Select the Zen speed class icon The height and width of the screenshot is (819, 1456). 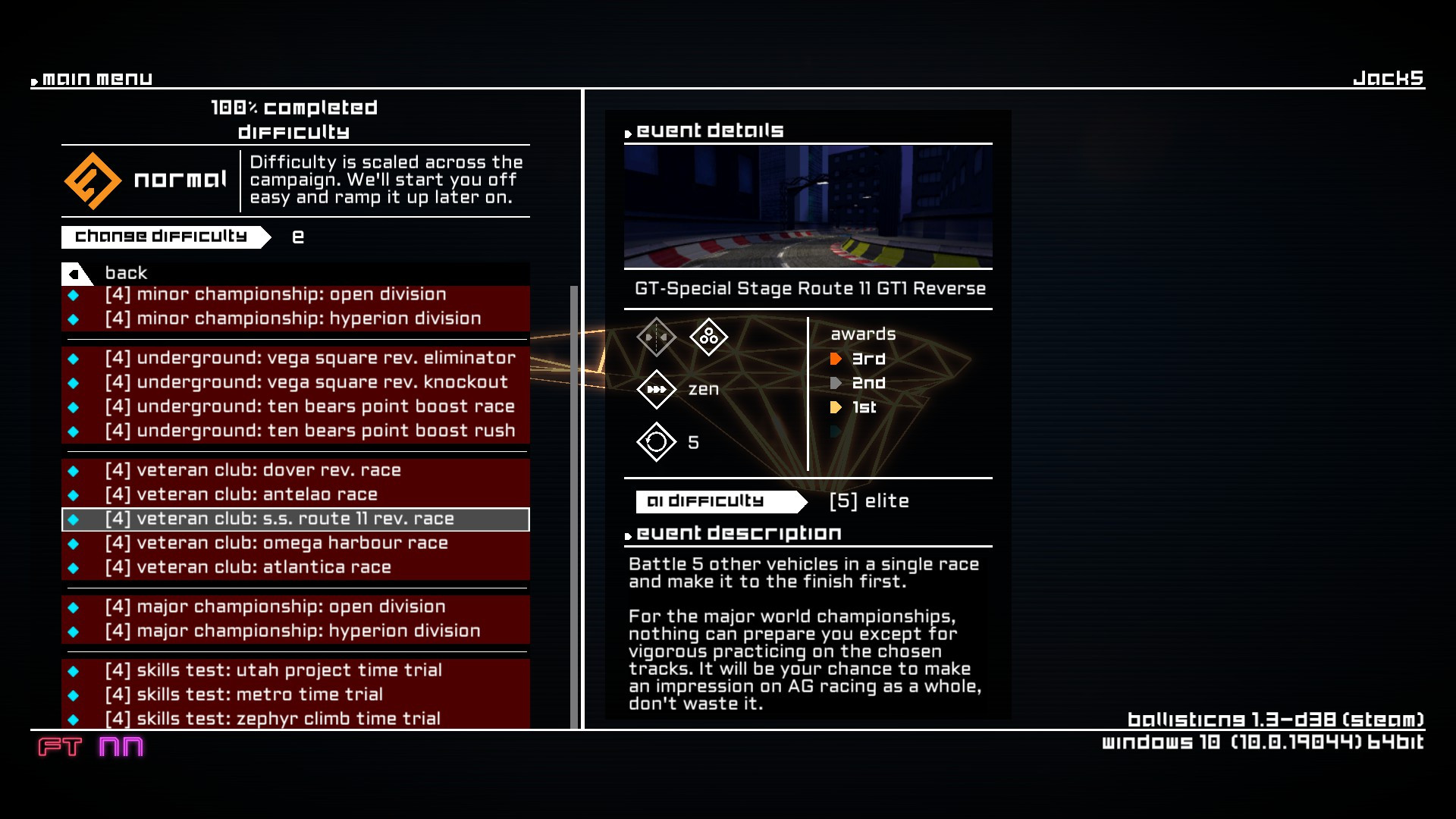(x=656, y=389)
